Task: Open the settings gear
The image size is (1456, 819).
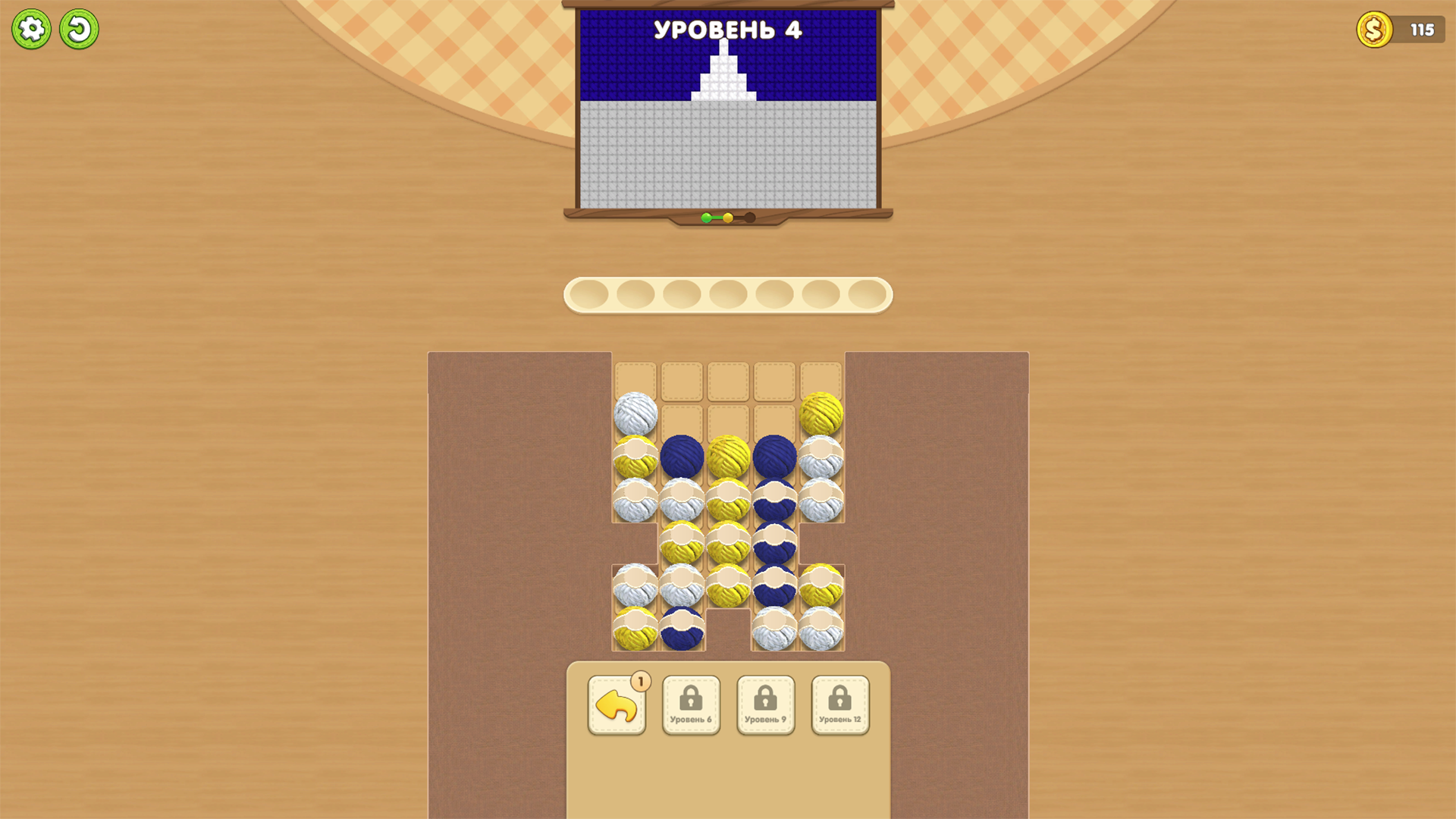Action: (x=32, y=28)
